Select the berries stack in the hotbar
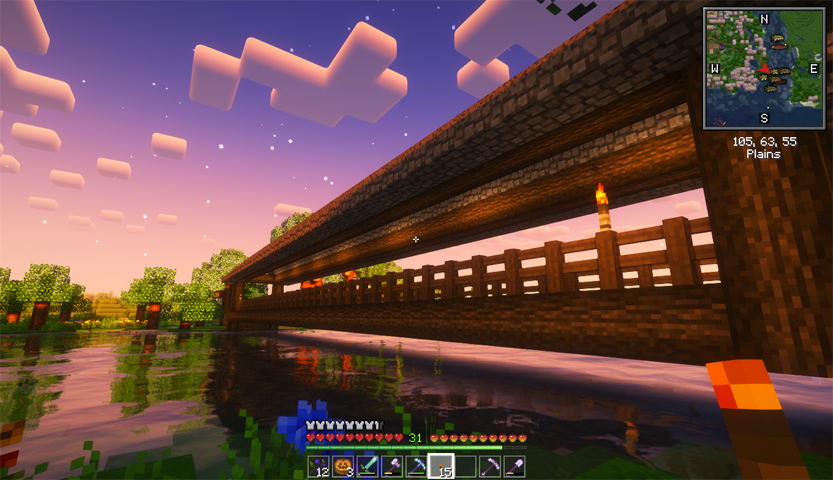This screenshot has width=833, height=480. pos(319,467)
